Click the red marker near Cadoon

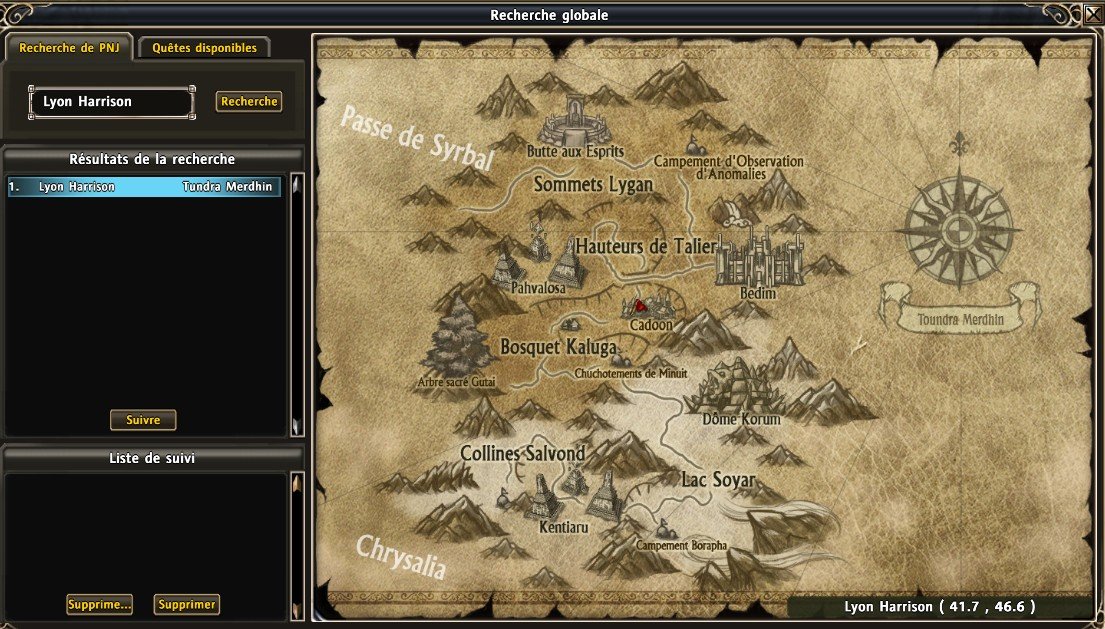(x=641, y=306)
